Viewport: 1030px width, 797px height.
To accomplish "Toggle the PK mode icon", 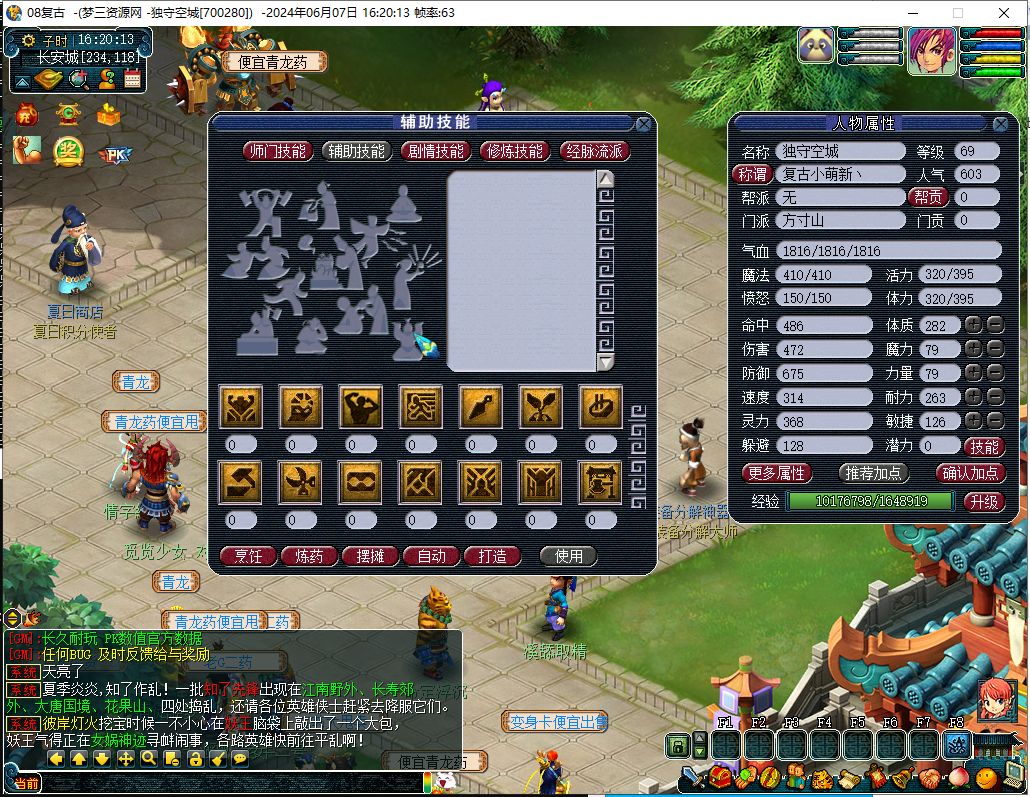I will pos(113,154).
